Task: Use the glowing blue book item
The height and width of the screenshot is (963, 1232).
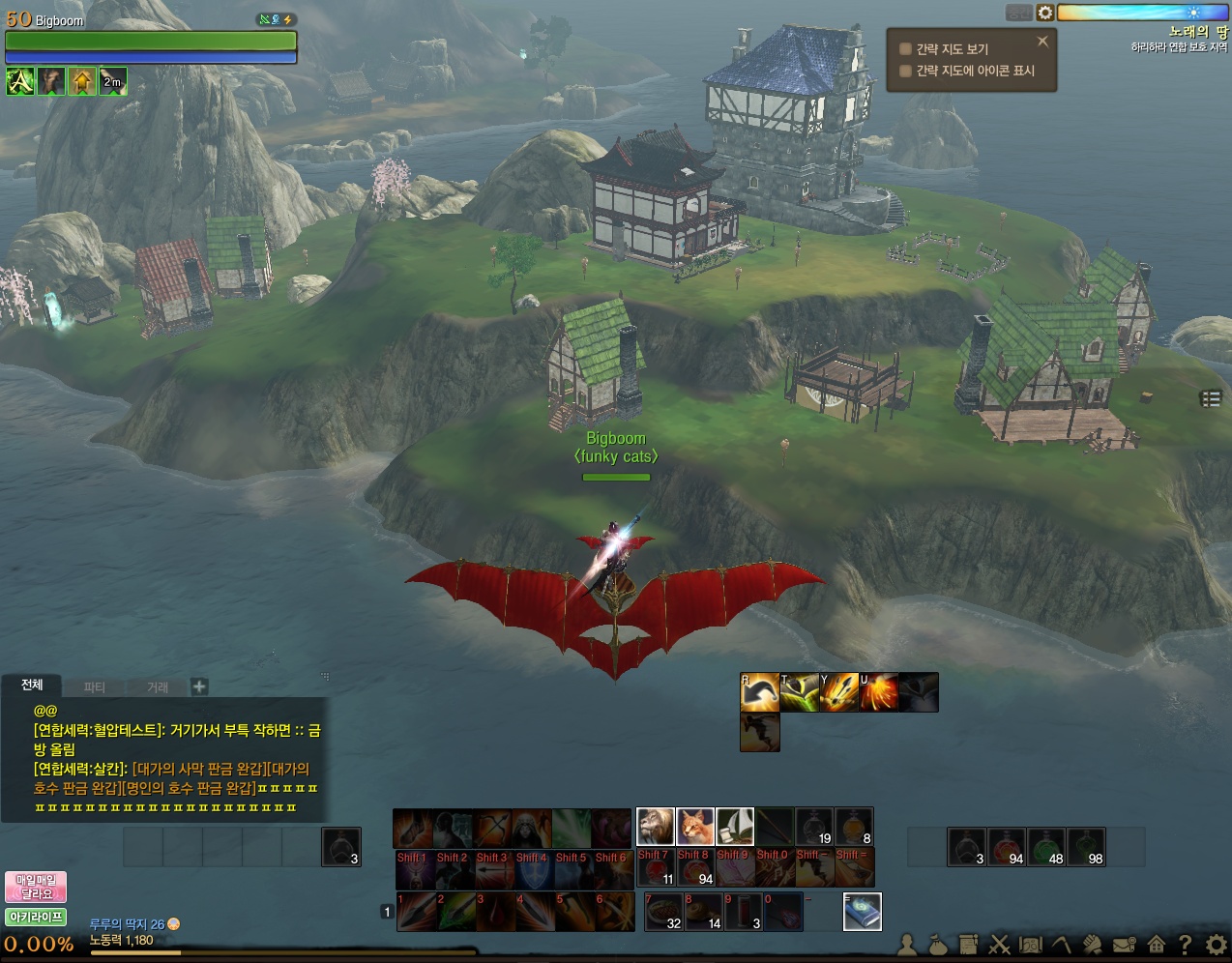Action: coord(862,911)
